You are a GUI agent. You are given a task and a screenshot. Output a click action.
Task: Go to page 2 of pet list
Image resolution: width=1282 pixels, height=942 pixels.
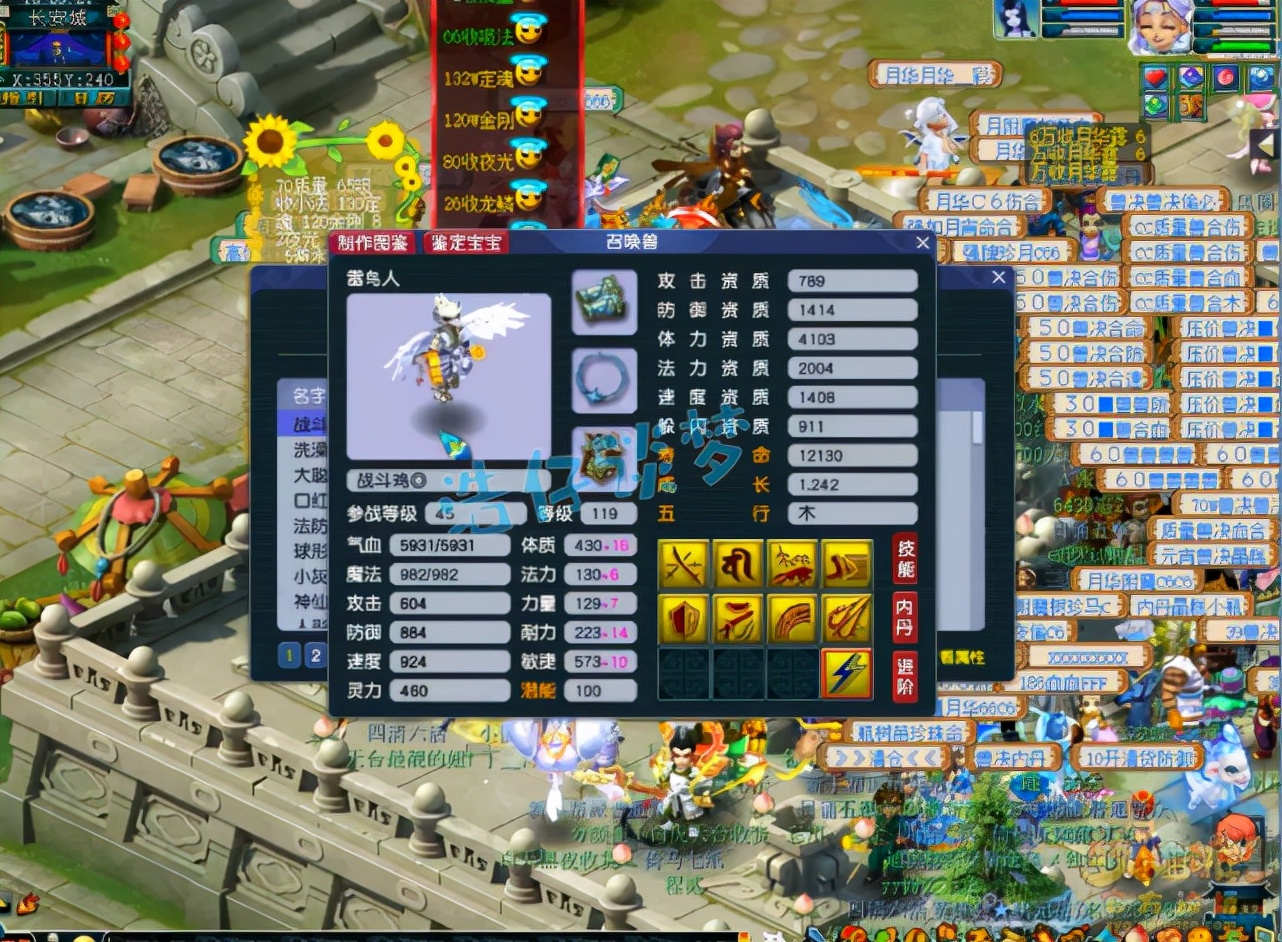[x=315, y=656]
